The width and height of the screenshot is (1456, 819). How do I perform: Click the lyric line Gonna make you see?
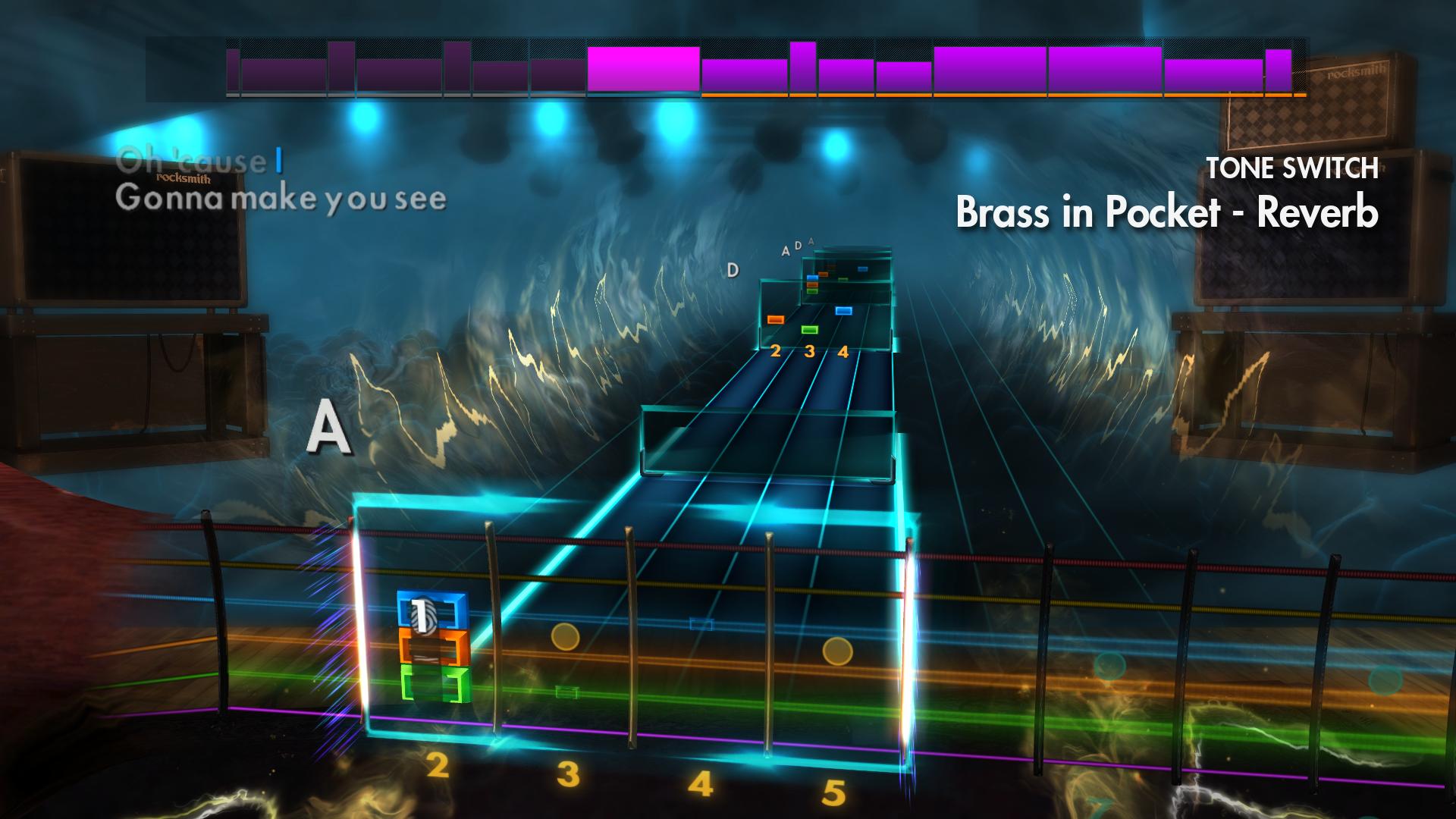[281, 201]
